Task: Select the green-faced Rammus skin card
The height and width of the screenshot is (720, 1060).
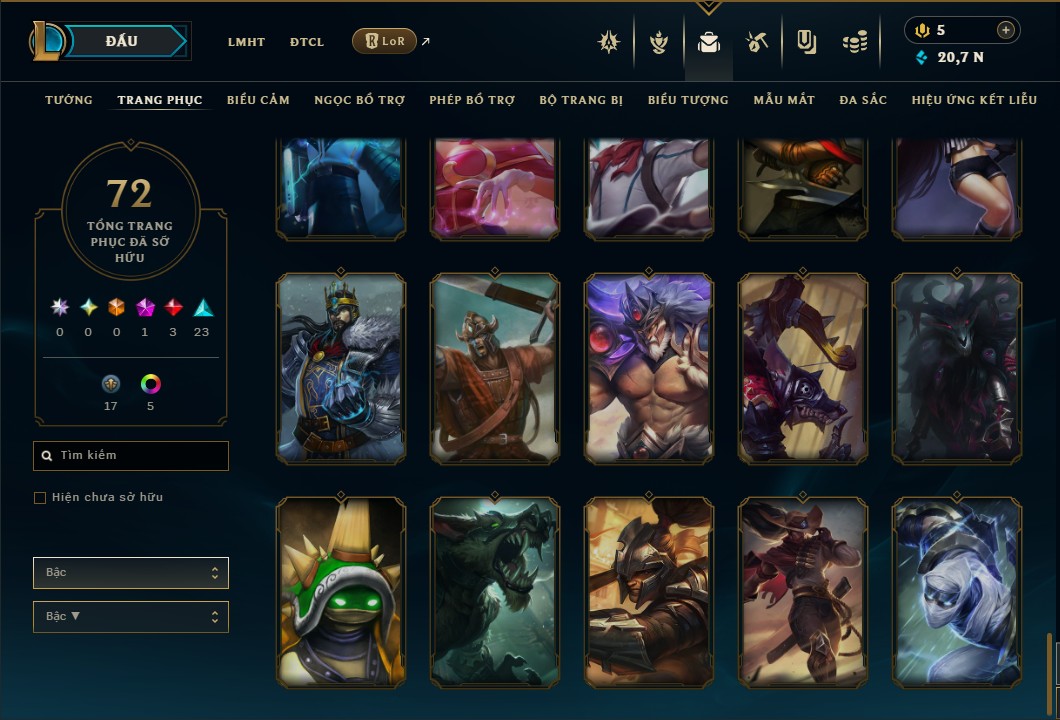Action: point(341,590)
